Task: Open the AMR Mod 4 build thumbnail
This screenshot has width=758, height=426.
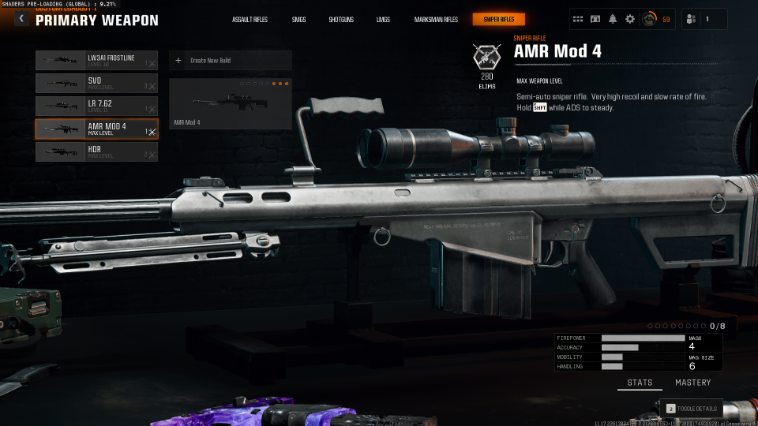Action: 230,104
